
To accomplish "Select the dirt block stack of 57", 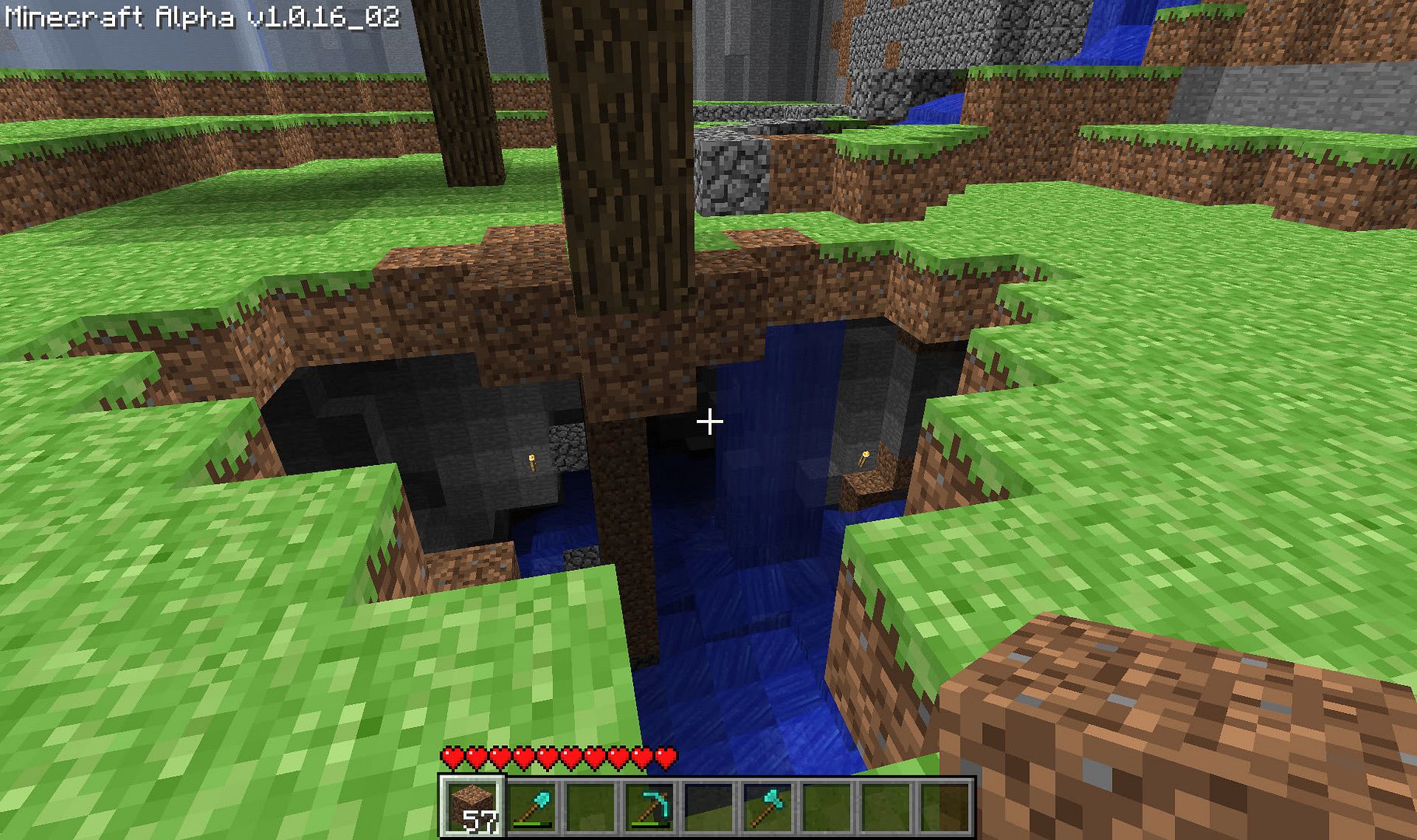I will point(473,807).
